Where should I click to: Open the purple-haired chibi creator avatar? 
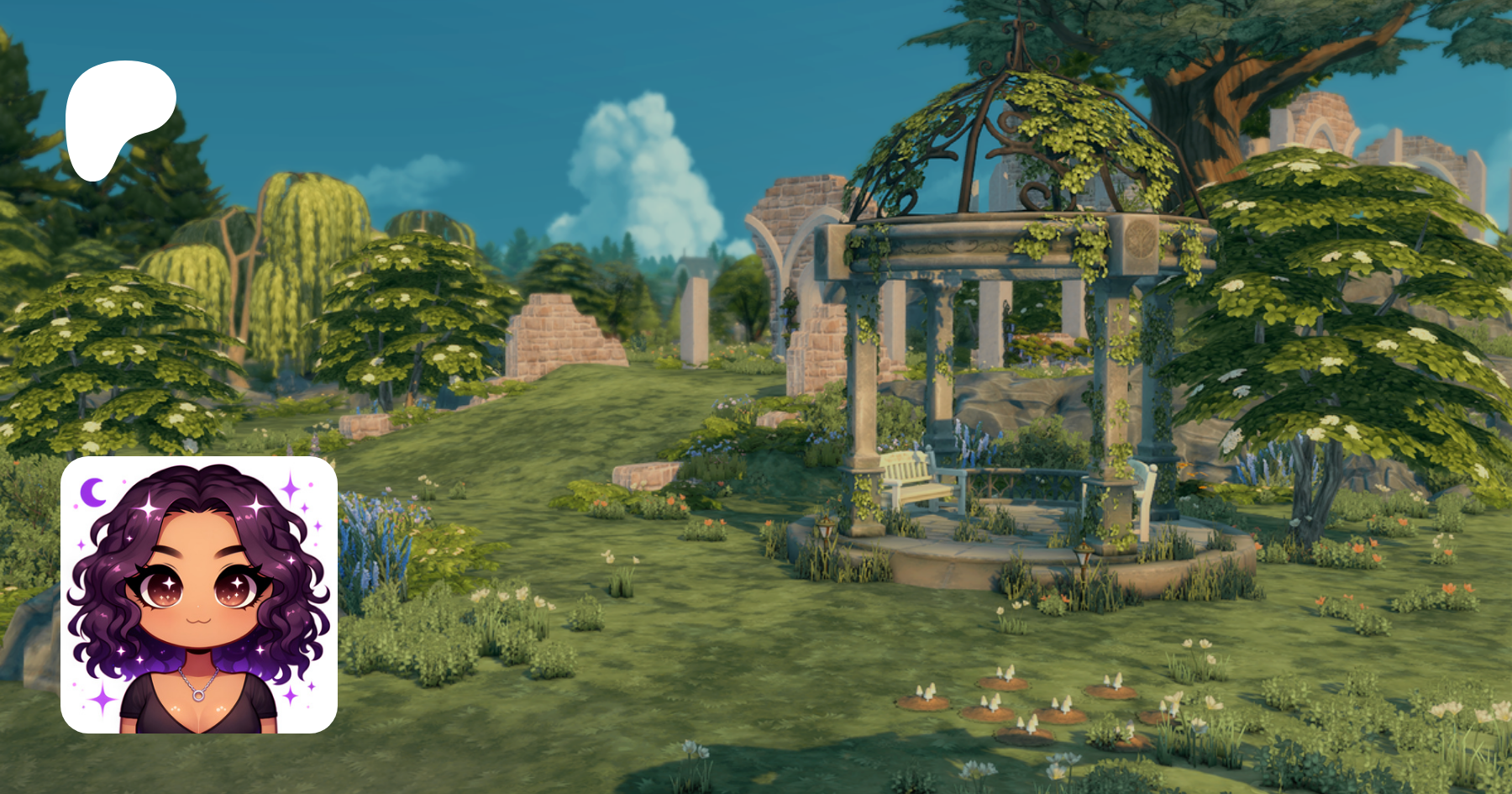point(199,595)
